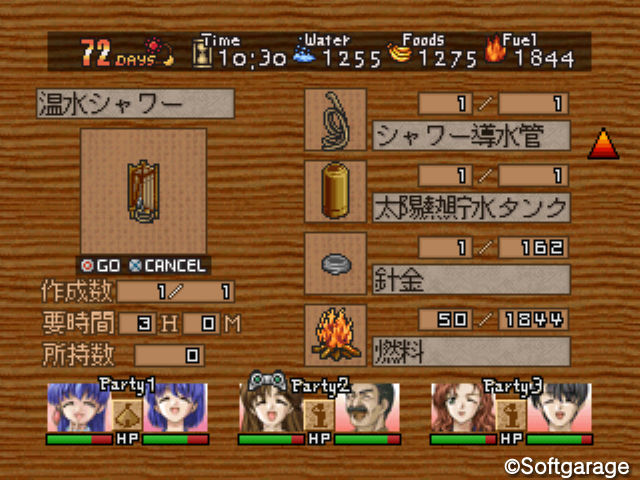Choose the goggles girl portrait in Party2
640x480 pixels.
pos(271,406)
